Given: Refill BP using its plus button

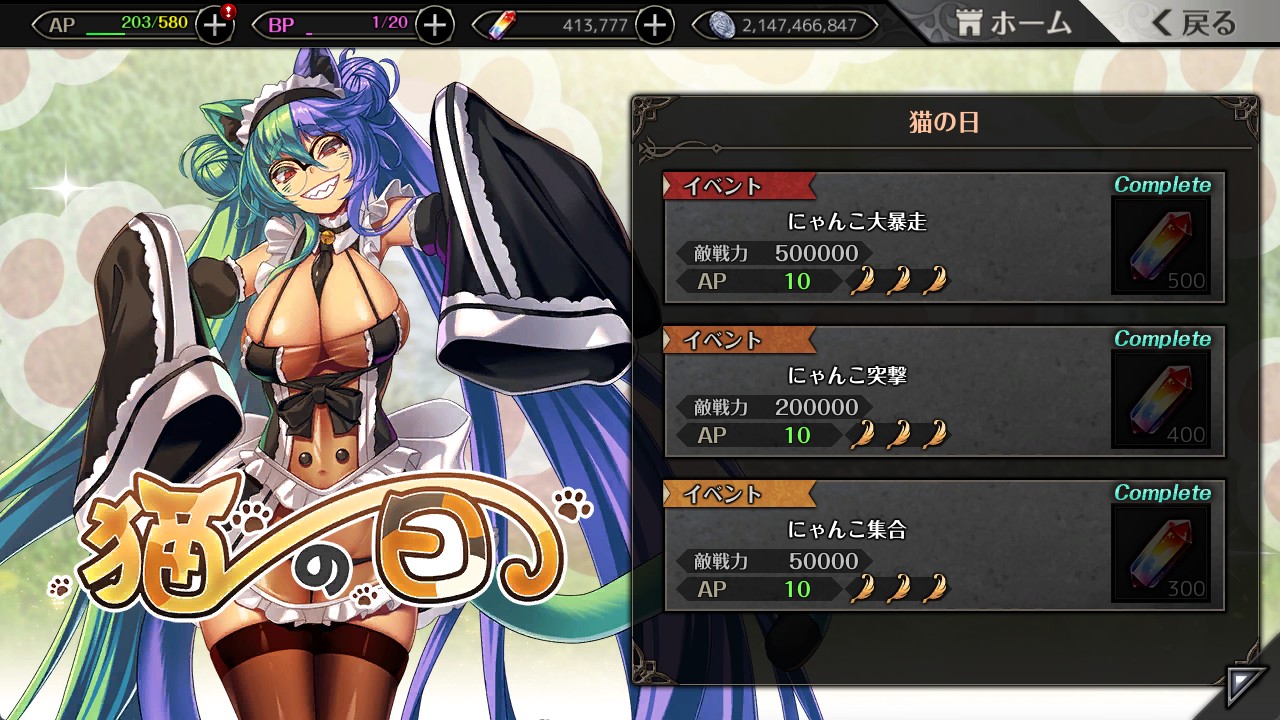Looking at the screenshot, I should pyautogui.click(x=434, y=25).
